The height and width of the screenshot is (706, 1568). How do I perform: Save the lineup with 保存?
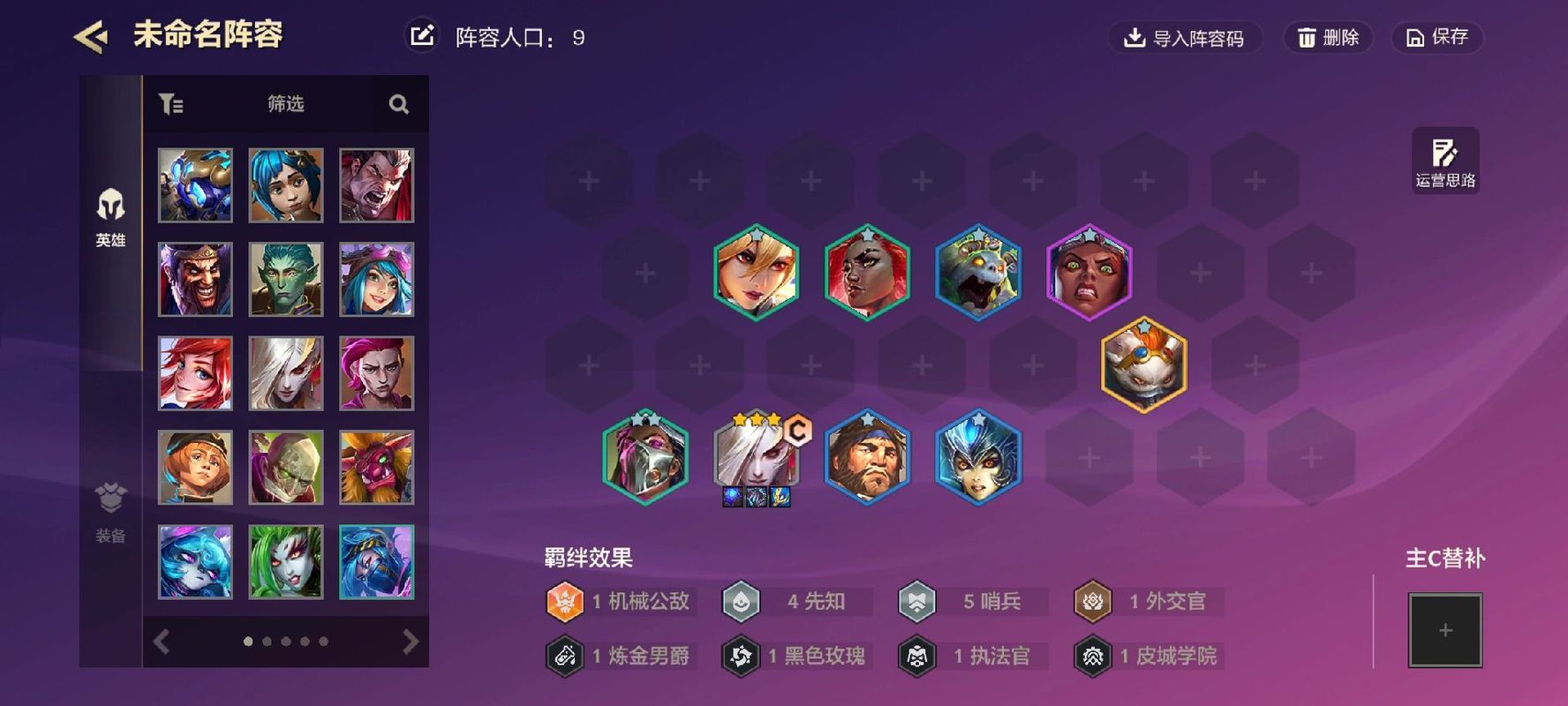click(x=1436, y=38)
